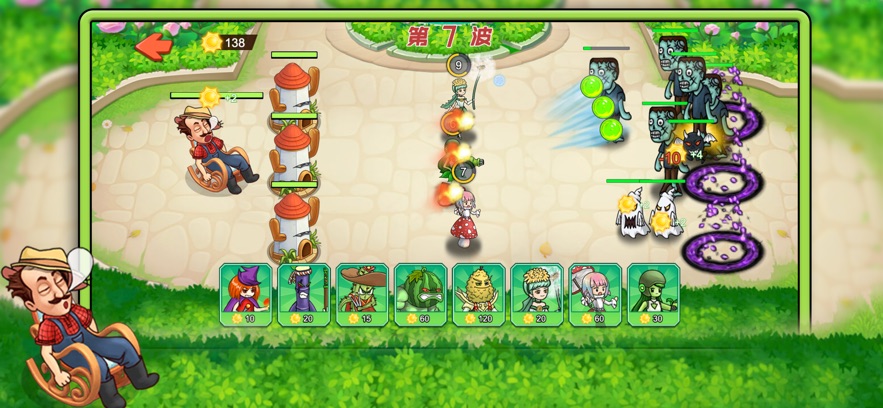Image resolution: width=883 pixels, height=408 pixels.
Task: Go back with the red arrow button
Action: pyautogui.click(x=154, y=45)
